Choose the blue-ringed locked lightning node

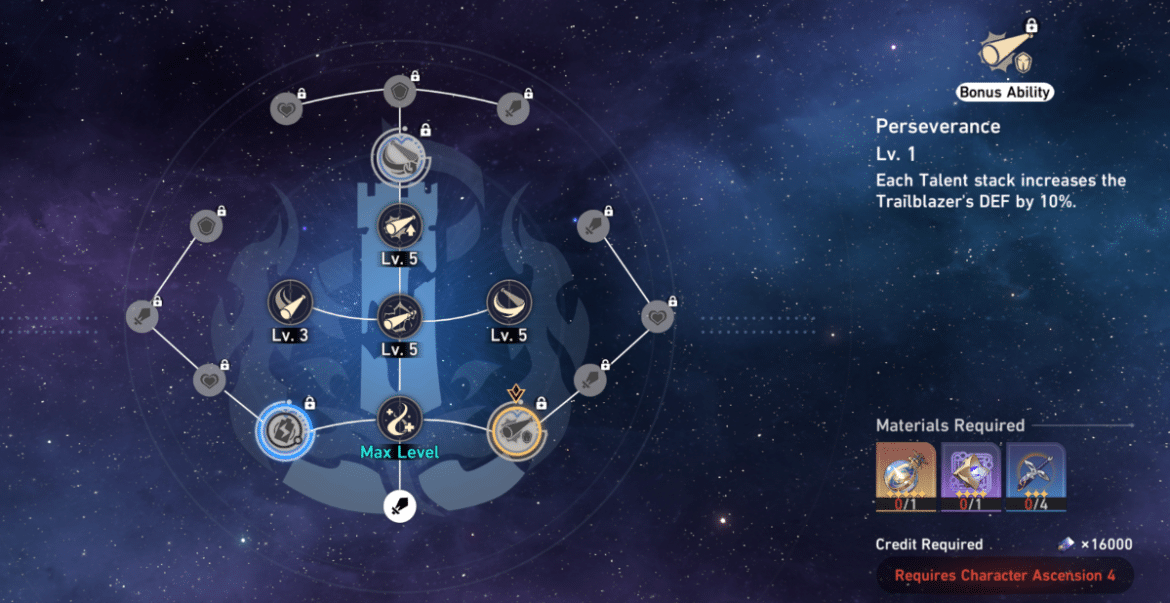click(x=280, y=431)
